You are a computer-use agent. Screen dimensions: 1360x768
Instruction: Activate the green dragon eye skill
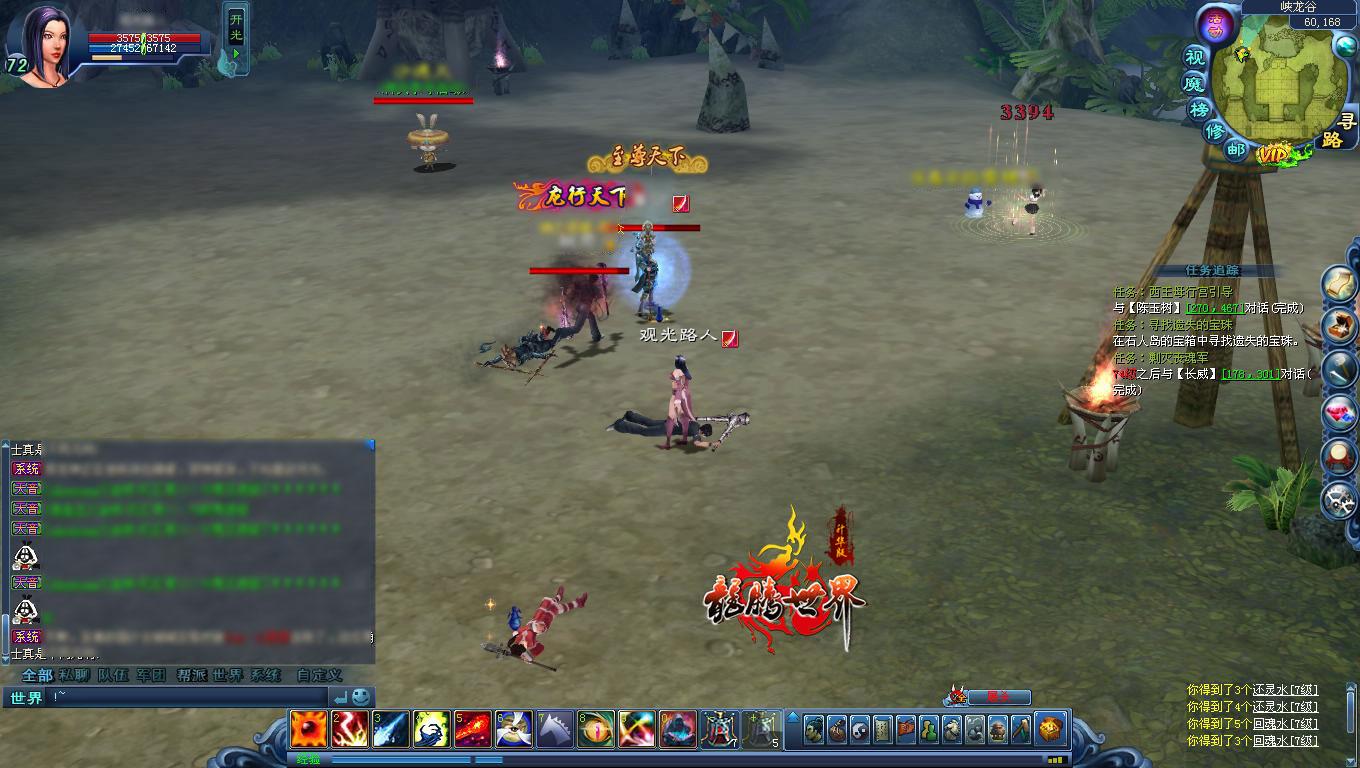(596, 729)
